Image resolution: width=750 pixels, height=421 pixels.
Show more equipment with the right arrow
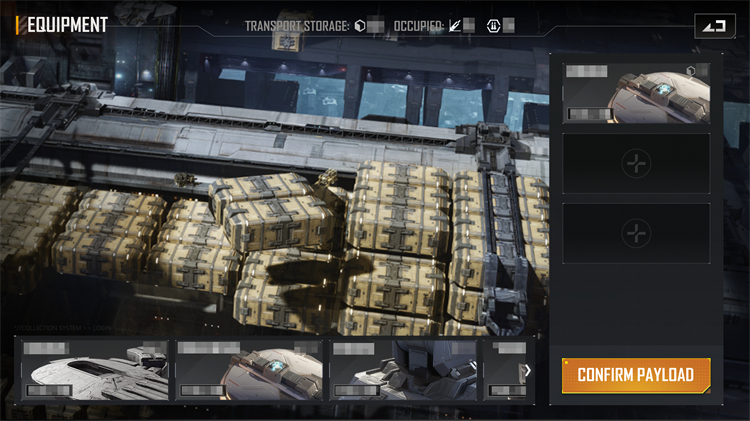coord(527,370)
